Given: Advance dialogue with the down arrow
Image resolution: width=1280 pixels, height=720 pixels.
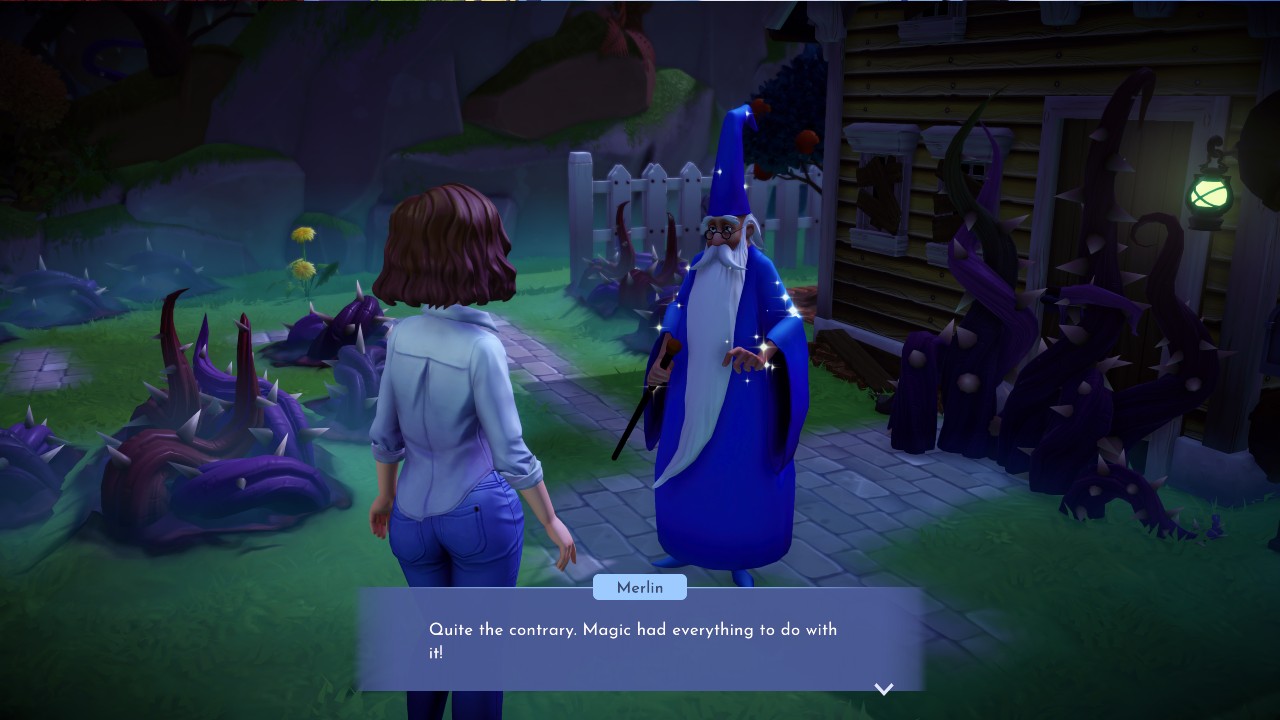Looking at the screenshot, I should coord(884,688).
